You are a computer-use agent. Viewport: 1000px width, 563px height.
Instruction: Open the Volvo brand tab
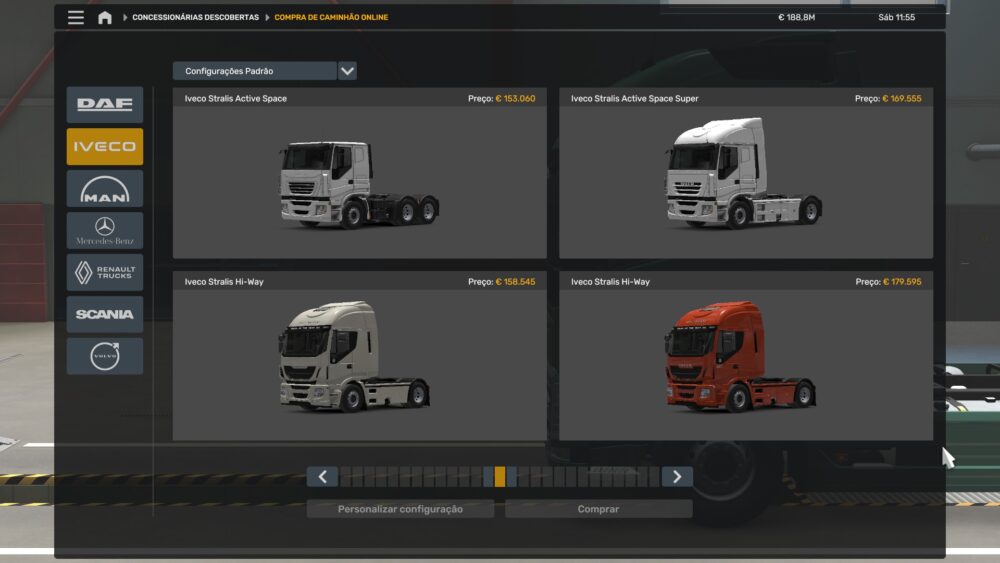point(105,356)
